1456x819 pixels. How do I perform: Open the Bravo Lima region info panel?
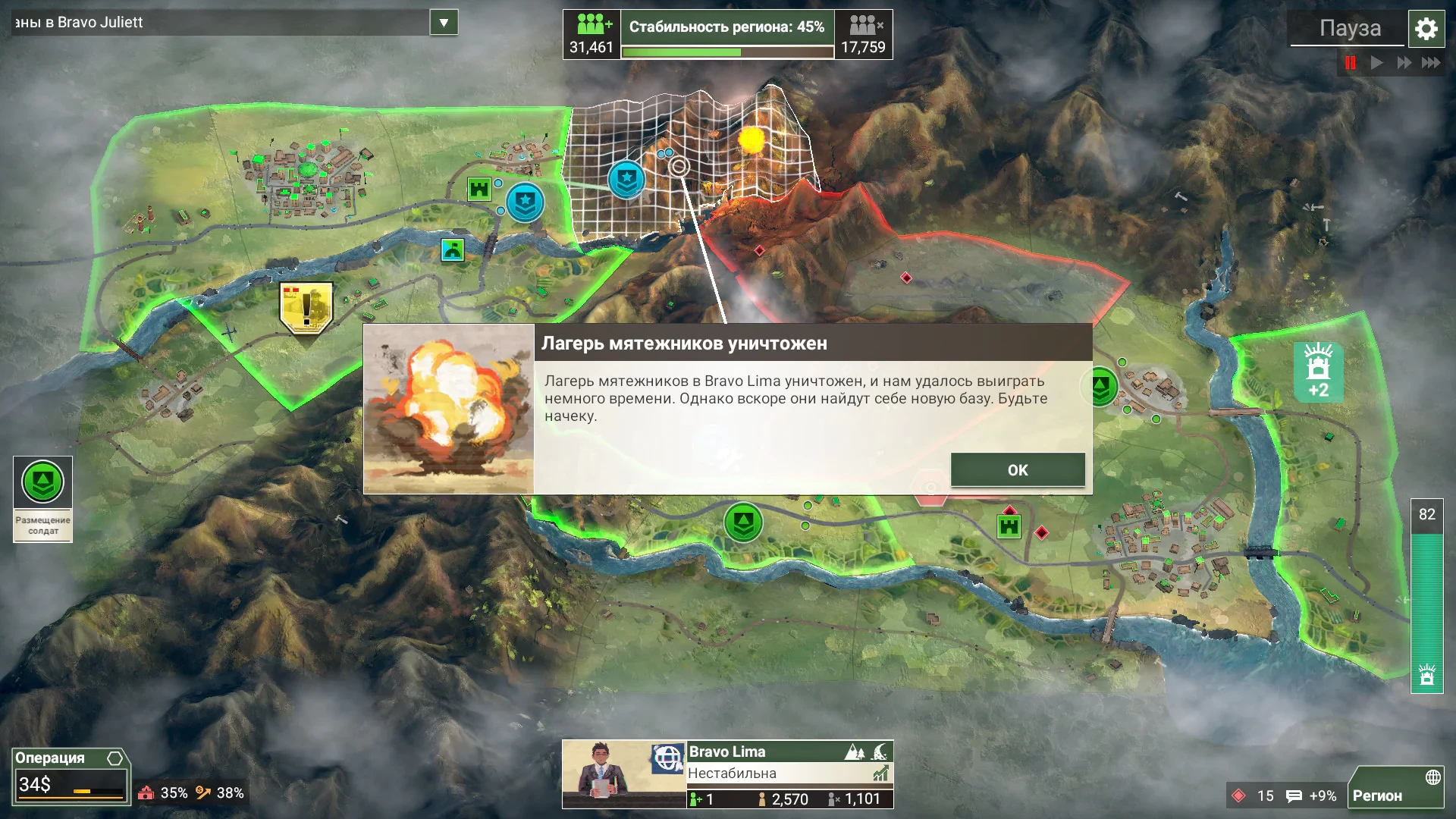pos(789,773)
